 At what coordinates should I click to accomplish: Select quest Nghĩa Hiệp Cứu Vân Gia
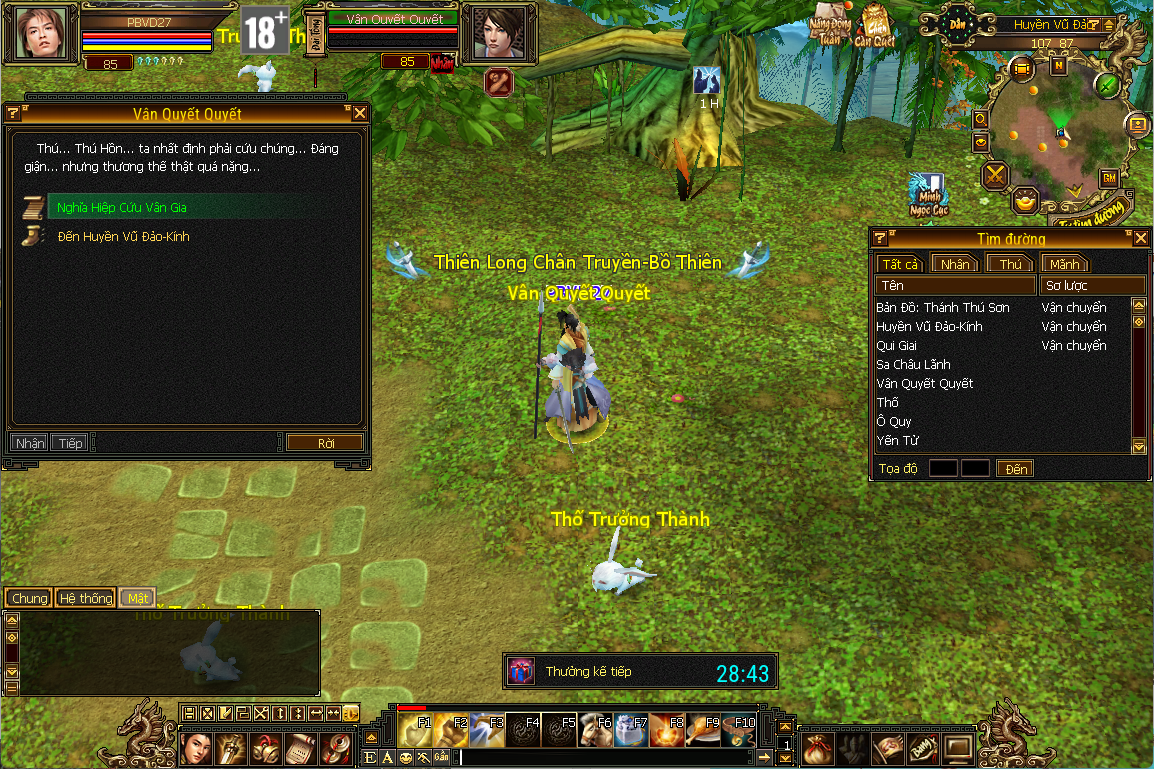(122, 208)
